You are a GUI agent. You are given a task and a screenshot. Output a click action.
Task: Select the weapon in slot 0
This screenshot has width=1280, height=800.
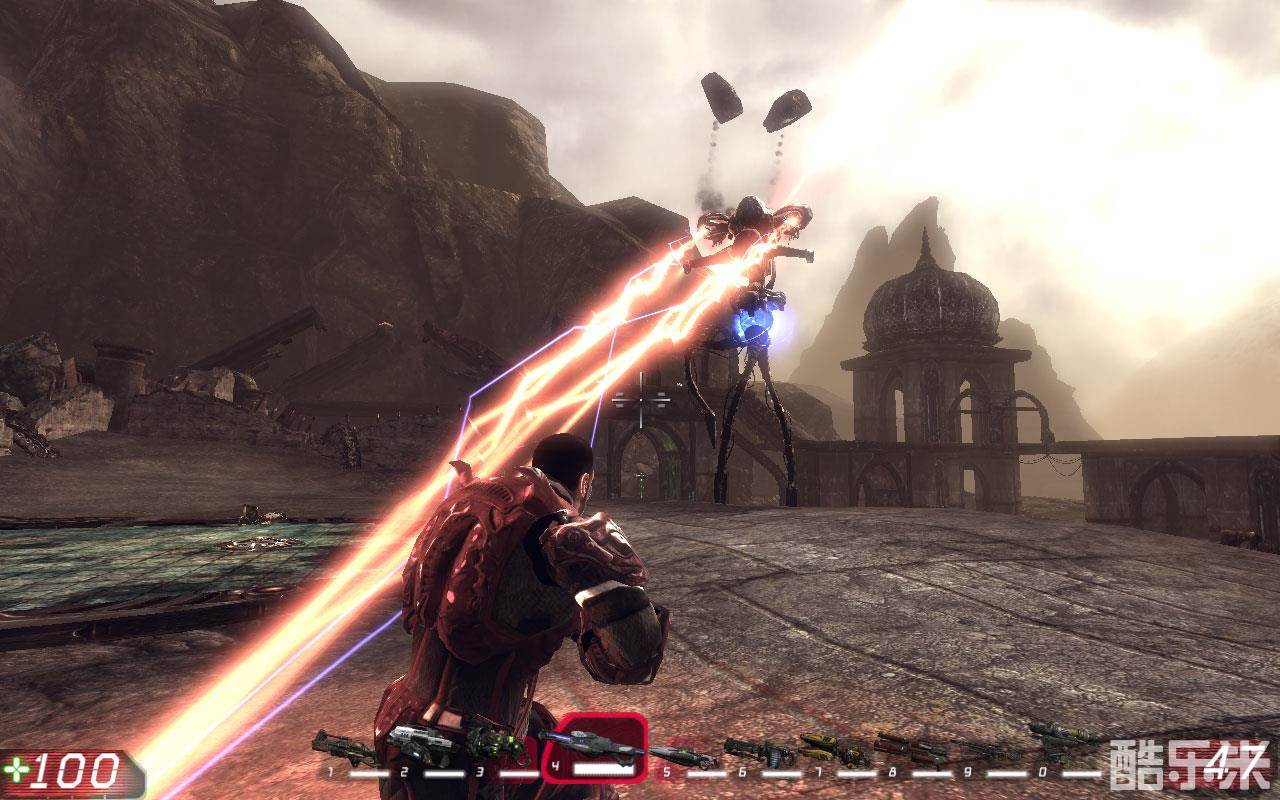point(1062,742)
